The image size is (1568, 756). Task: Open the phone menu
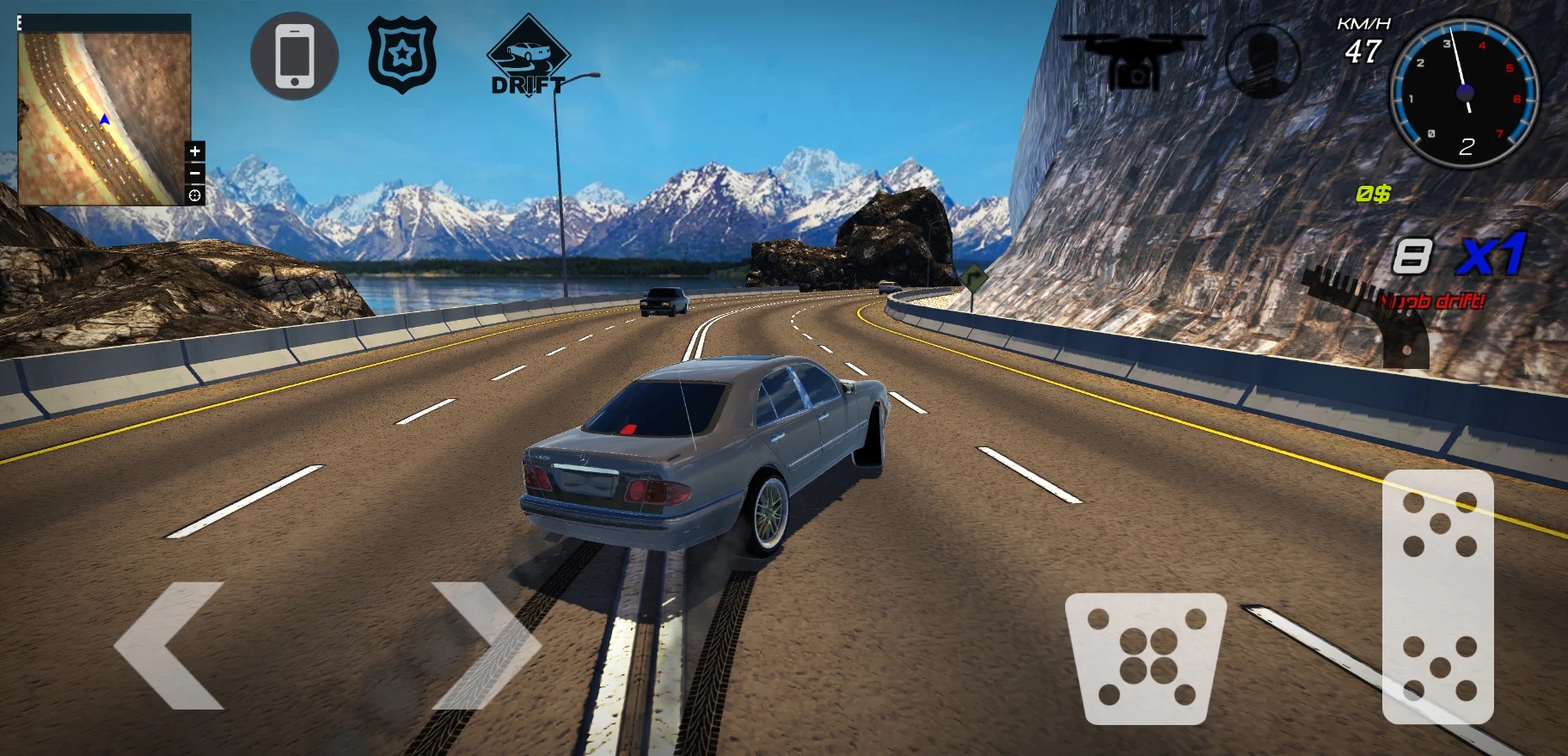tap(294, 57)
